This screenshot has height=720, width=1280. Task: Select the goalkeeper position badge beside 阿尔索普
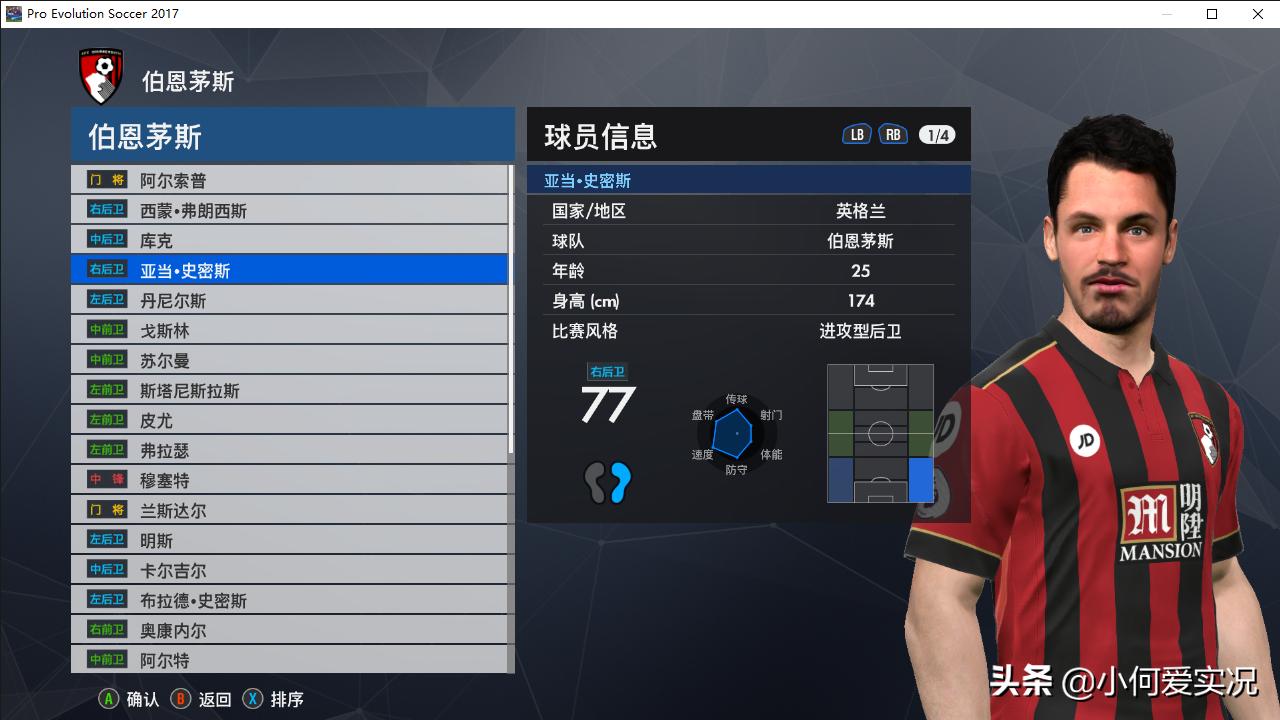(105, 179)
